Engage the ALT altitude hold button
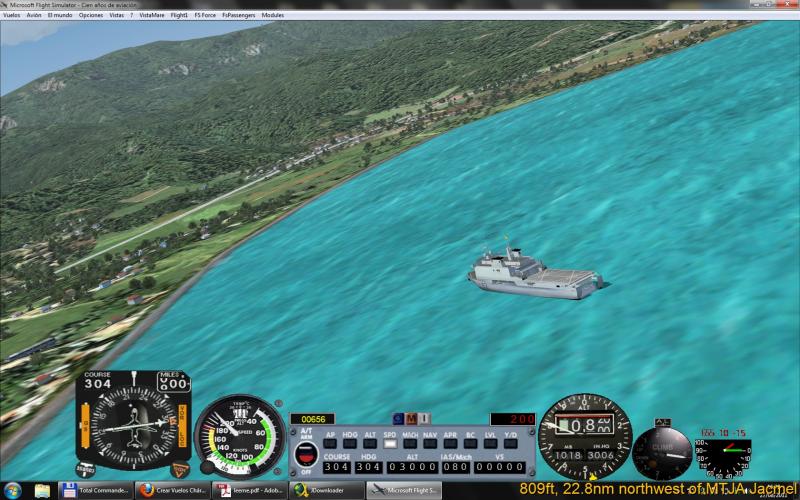Screen dimensions: 800x500 coord(370,443)
